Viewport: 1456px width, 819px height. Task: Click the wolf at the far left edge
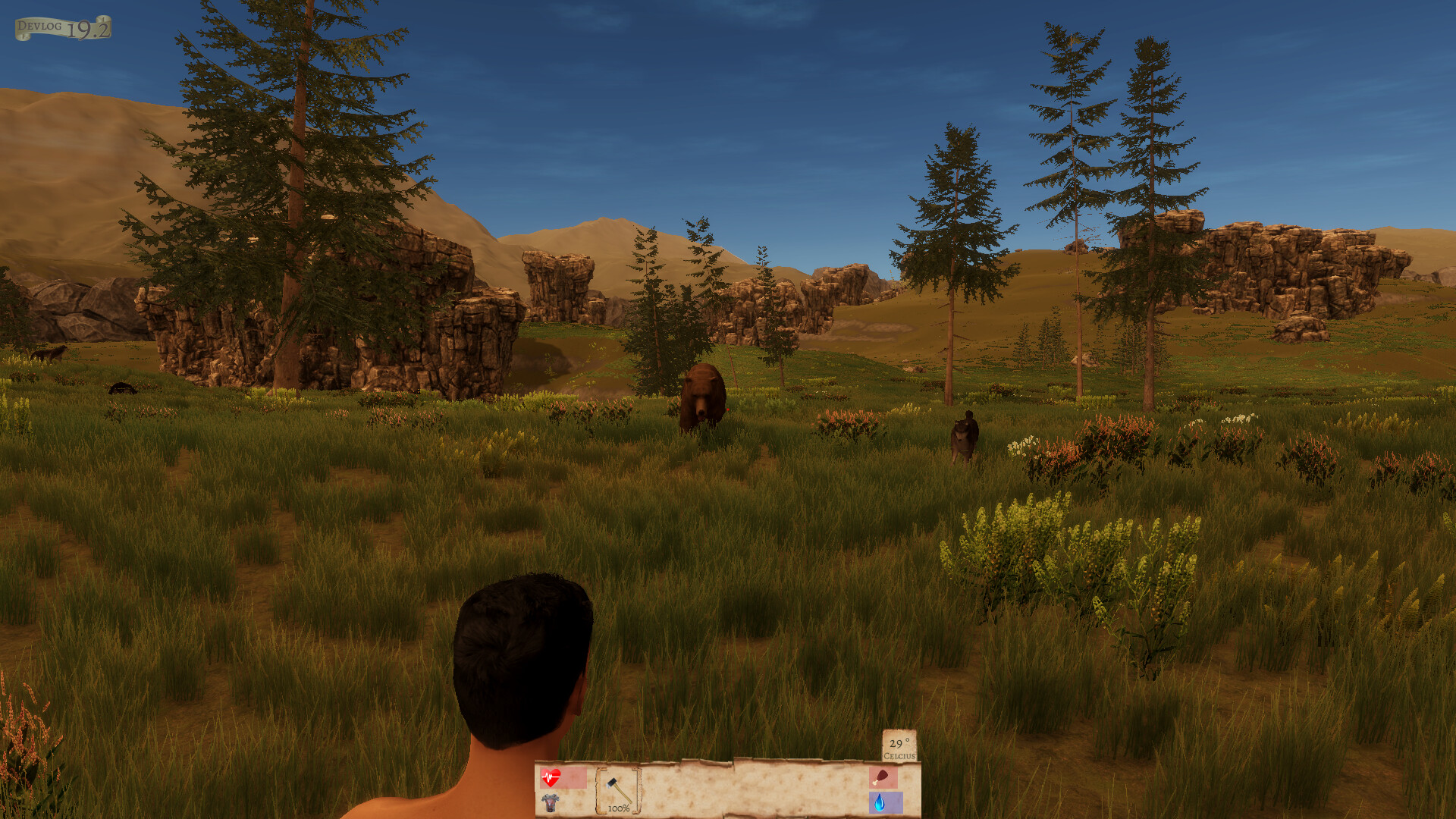(x=48, y=353)
